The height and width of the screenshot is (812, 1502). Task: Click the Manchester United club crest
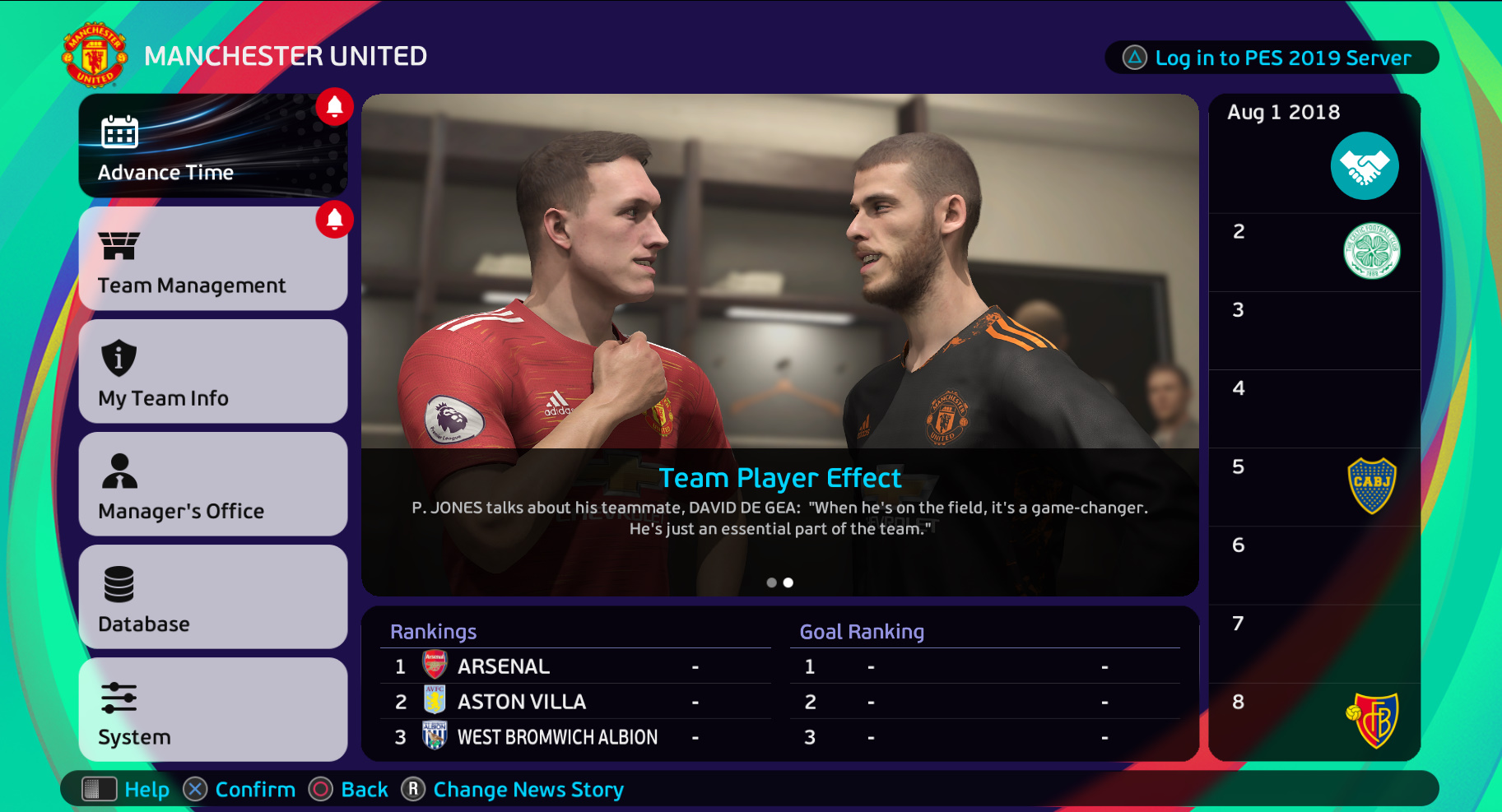pos(95,55)
